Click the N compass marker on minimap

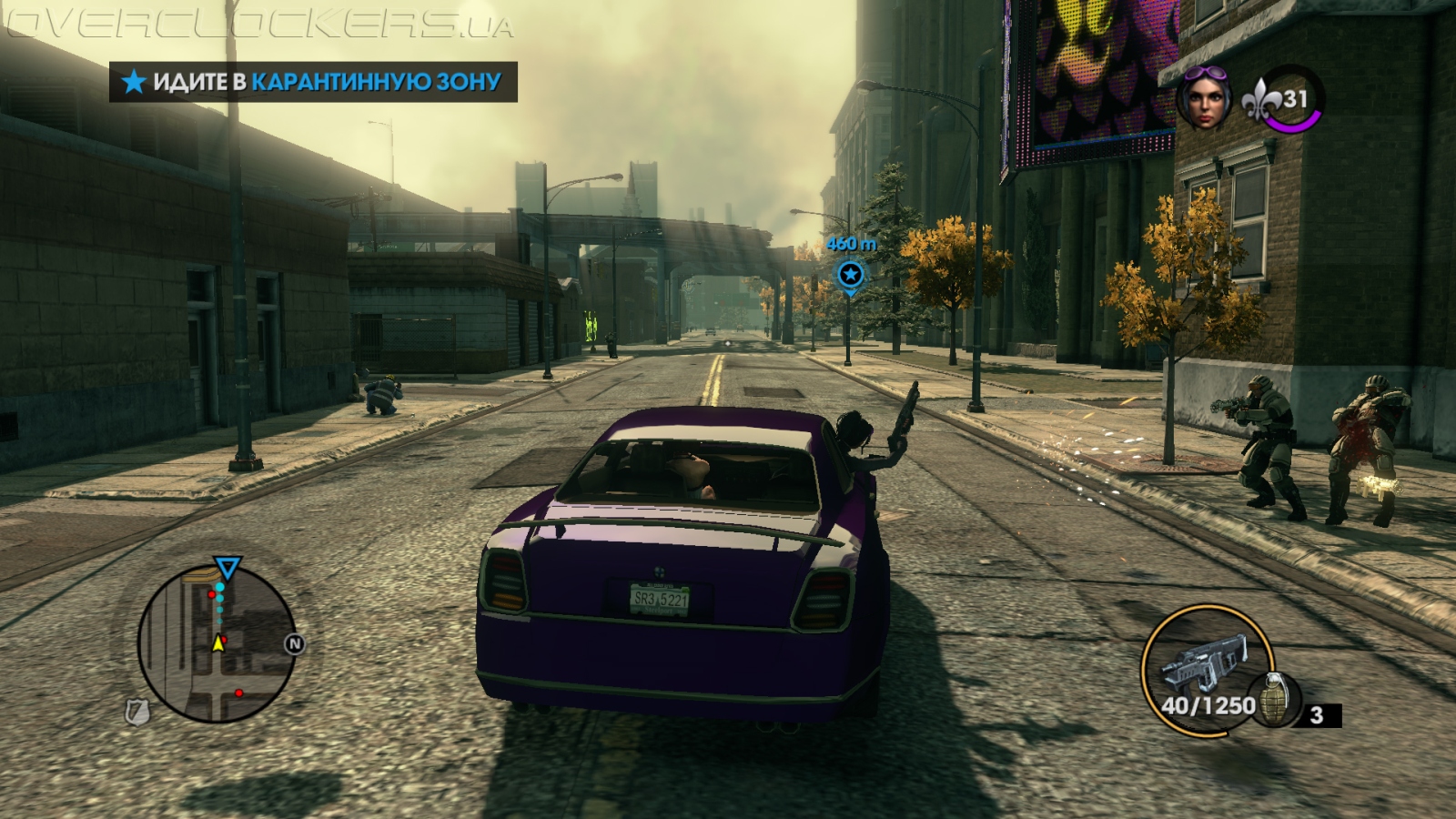coord(294,644)
